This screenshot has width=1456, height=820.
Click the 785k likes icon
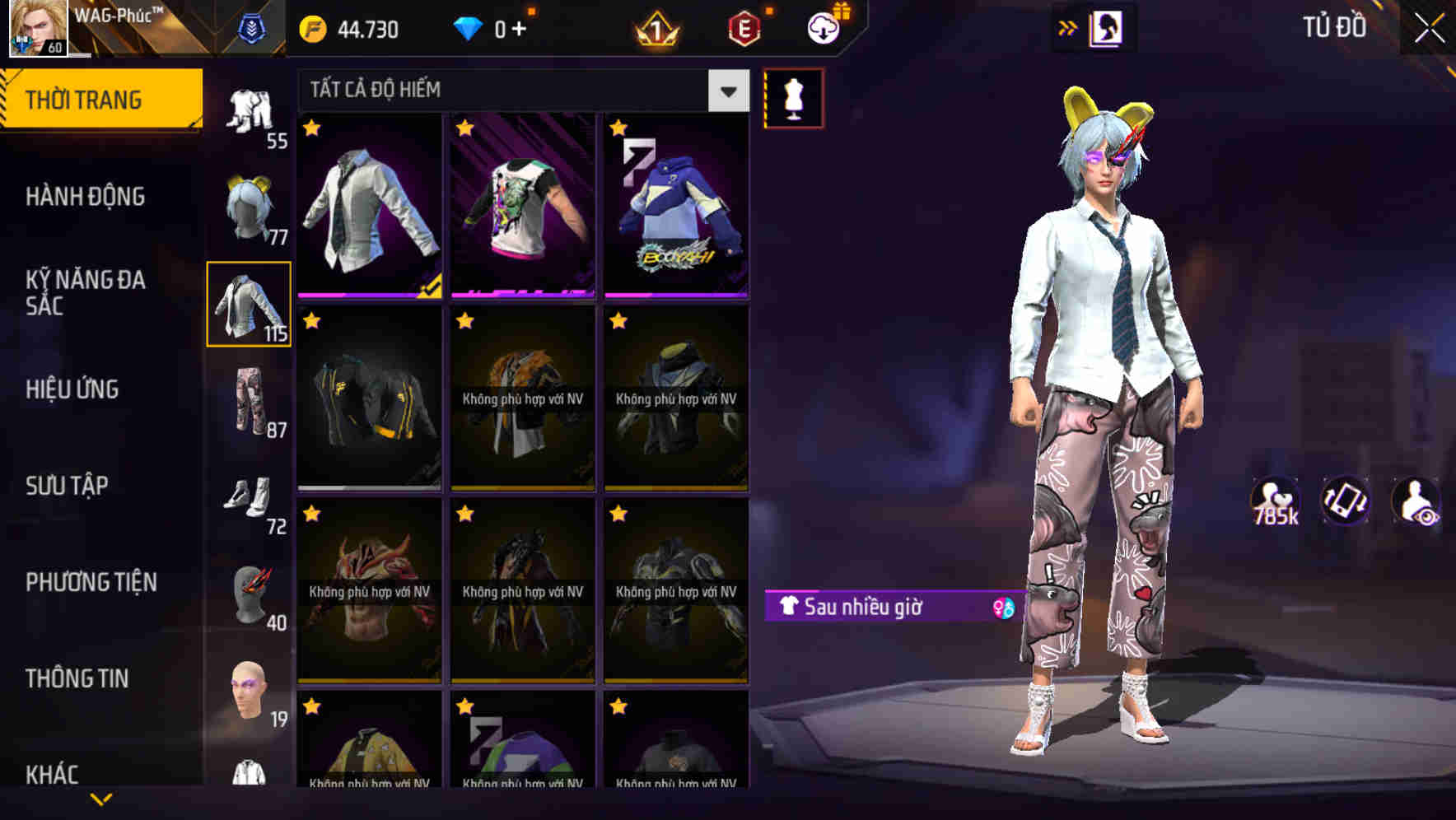(x=1273, y=502)
